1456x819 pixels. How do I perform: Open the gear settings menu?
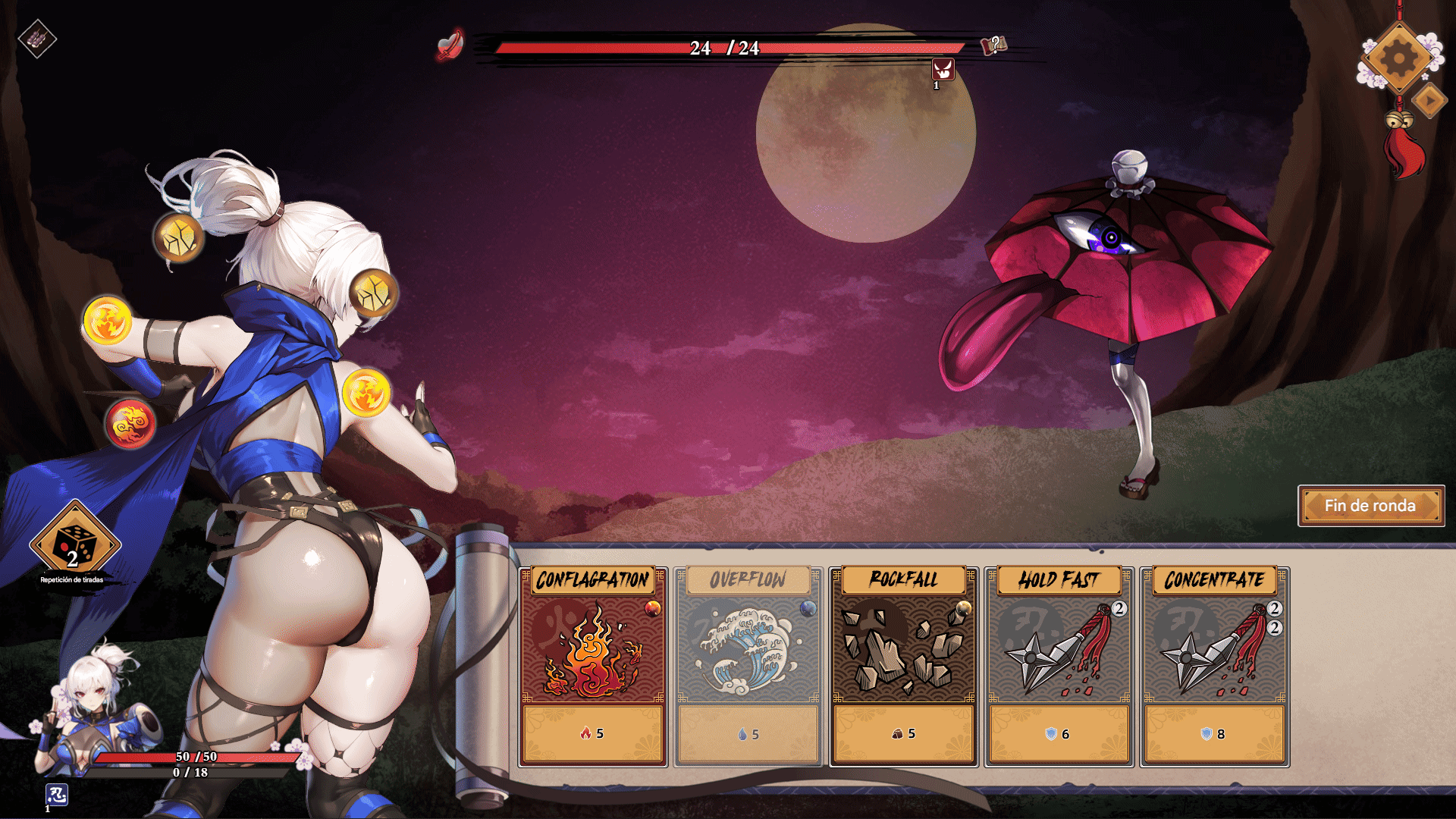[1399, 58]
